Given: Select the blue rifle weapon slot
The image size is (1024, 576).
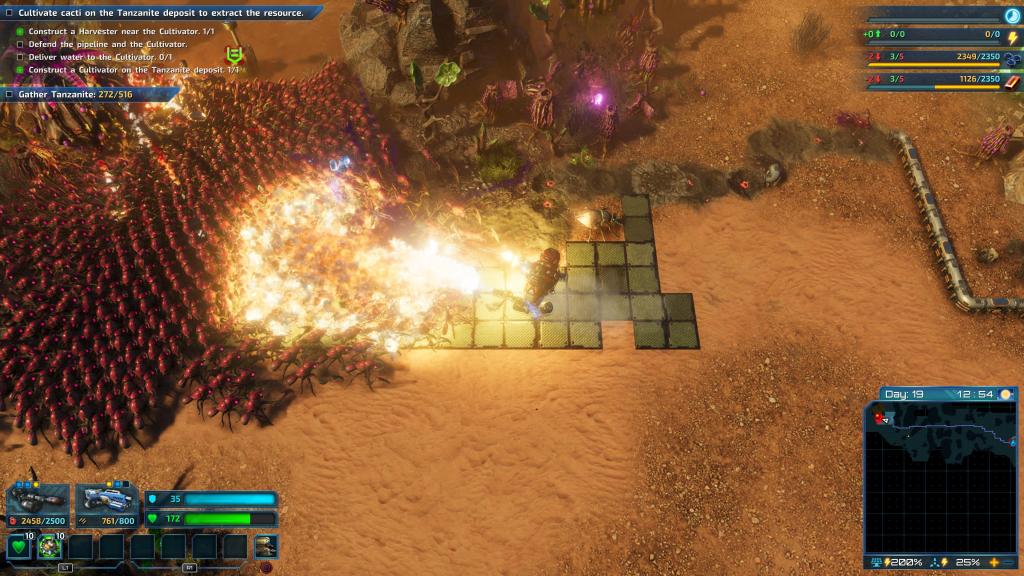Looking at the screenshot, I should (x=106, y=499).
